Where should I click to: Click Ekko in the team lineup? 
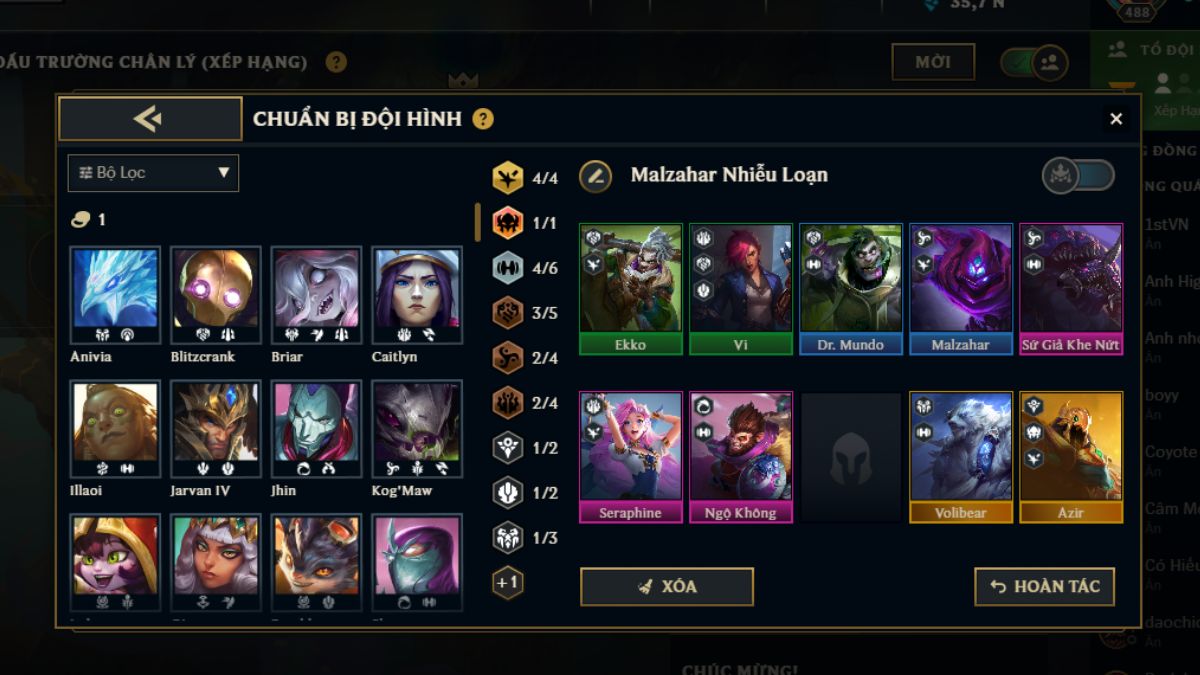pos(631,288)
